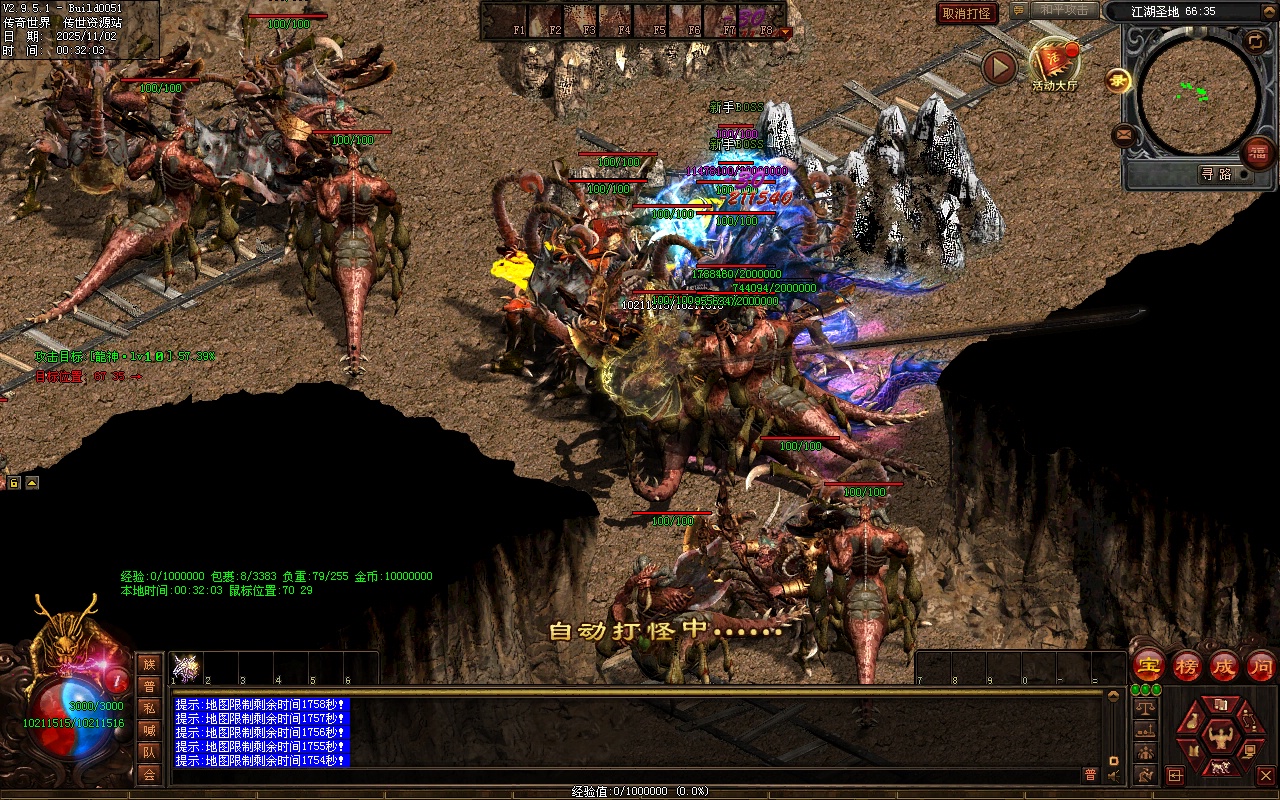Switch to the 队 team chat channel
Screen dimensions: 1280x800
(x=149, y=753)
